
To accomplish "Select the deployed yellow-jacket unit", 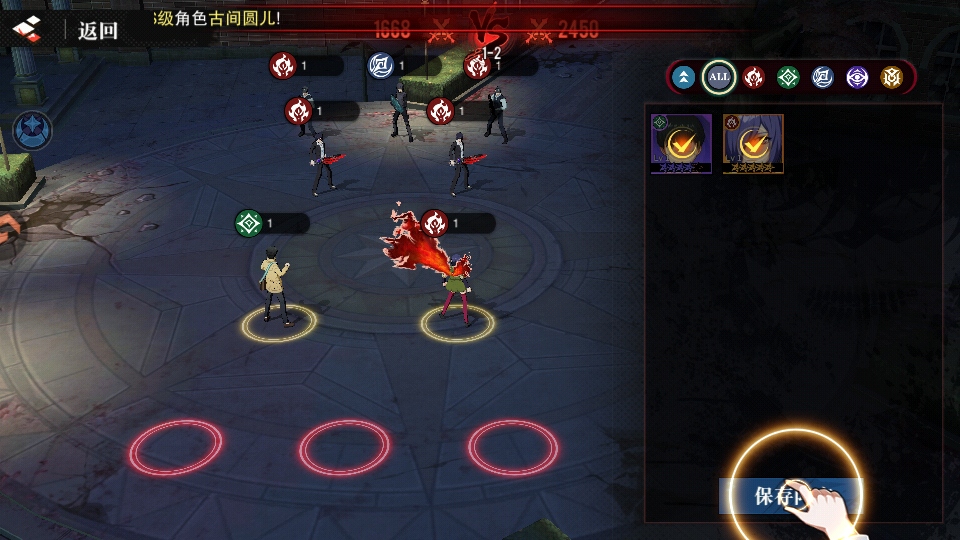I will (276, 286).
